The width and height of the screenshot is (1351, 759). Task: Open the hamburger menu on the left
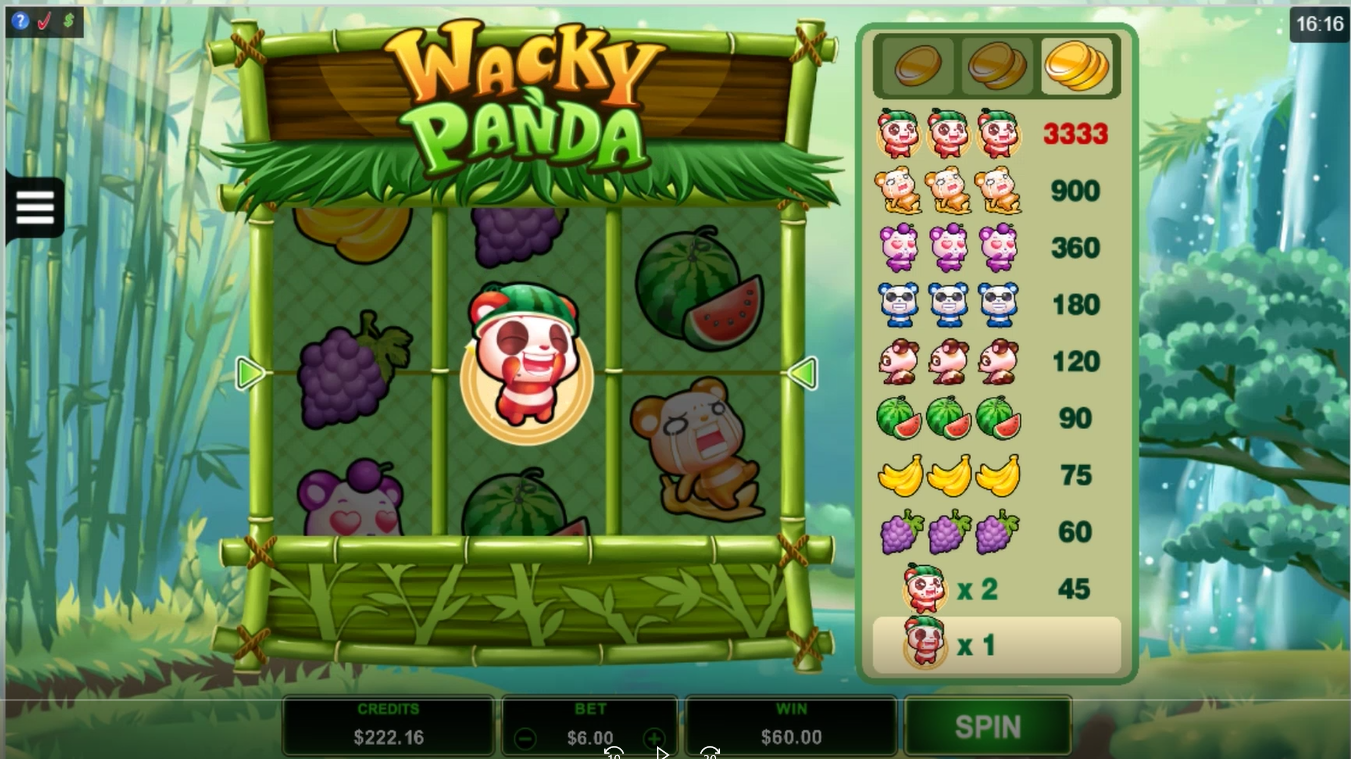coord(35,207)
